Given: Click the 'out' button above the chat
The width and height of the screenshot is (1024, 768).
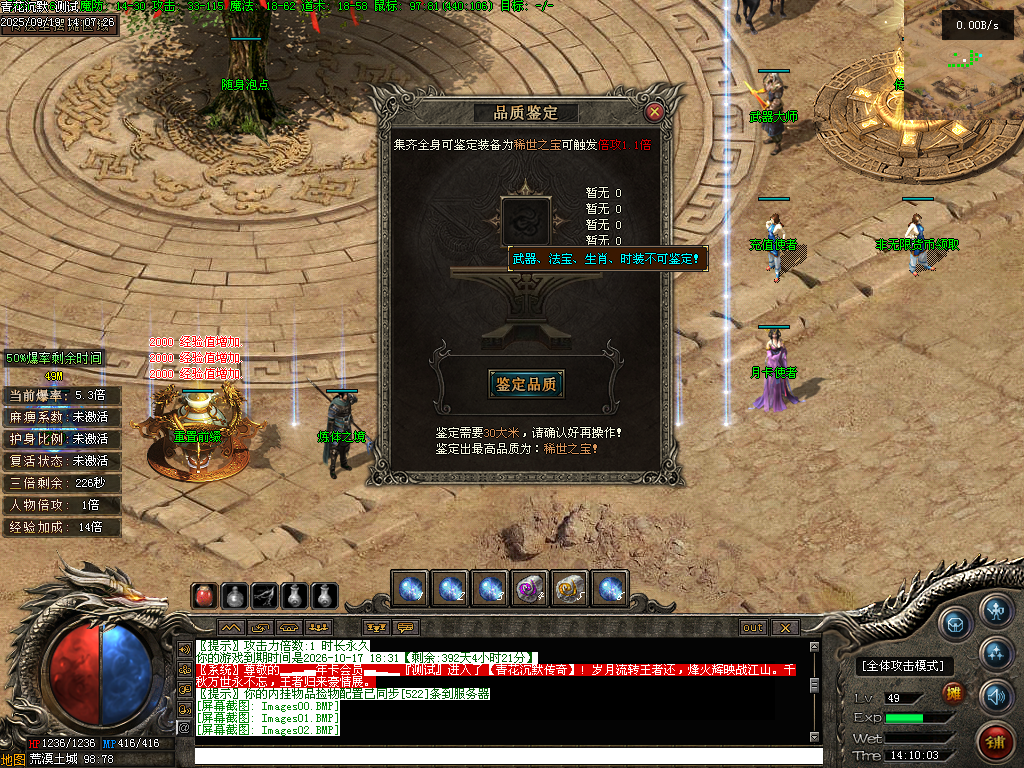Looking at the screenshot, I should (x=753, y=628).
